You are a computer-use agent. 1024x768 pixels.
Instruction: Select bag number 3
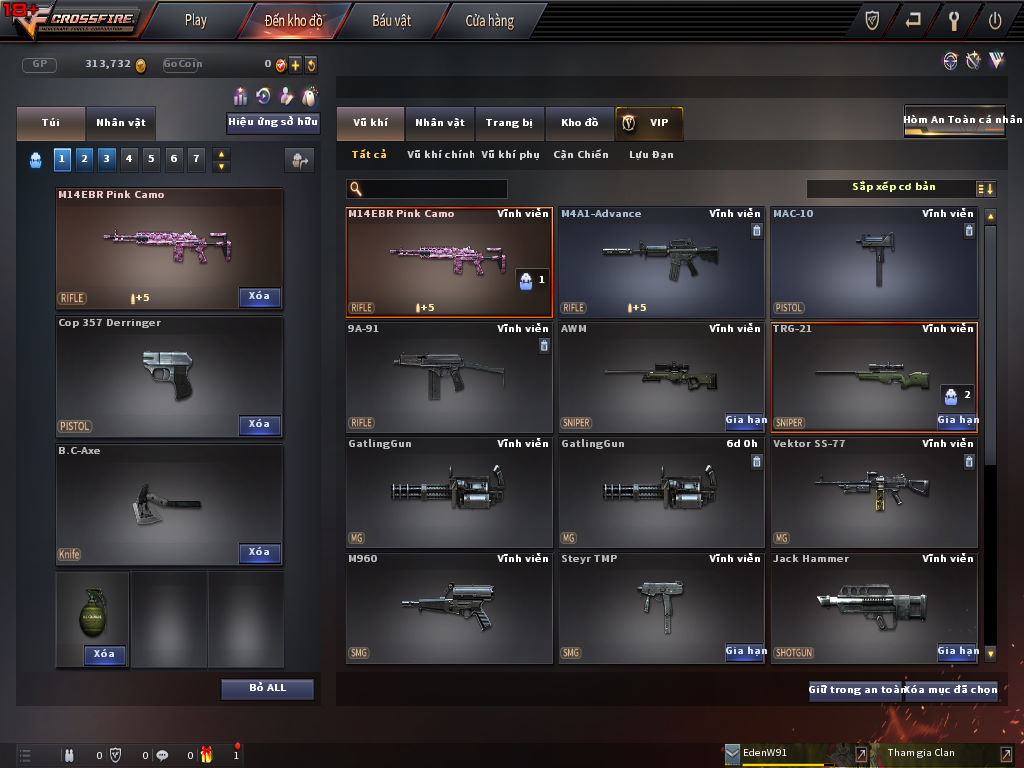105,158
